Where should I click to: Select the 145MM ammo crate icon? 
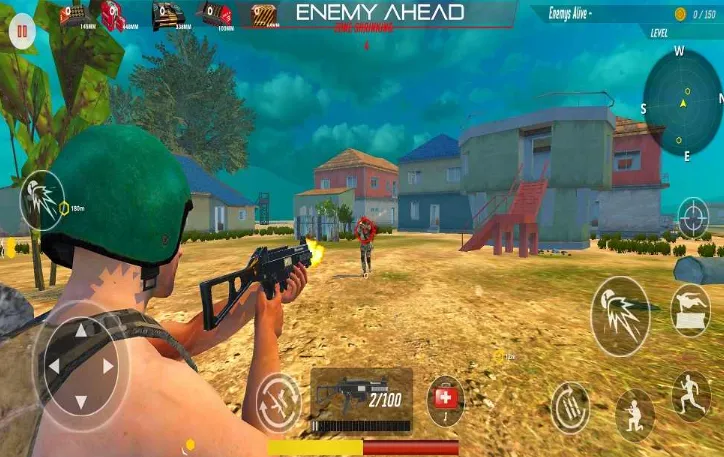point(74,14)
